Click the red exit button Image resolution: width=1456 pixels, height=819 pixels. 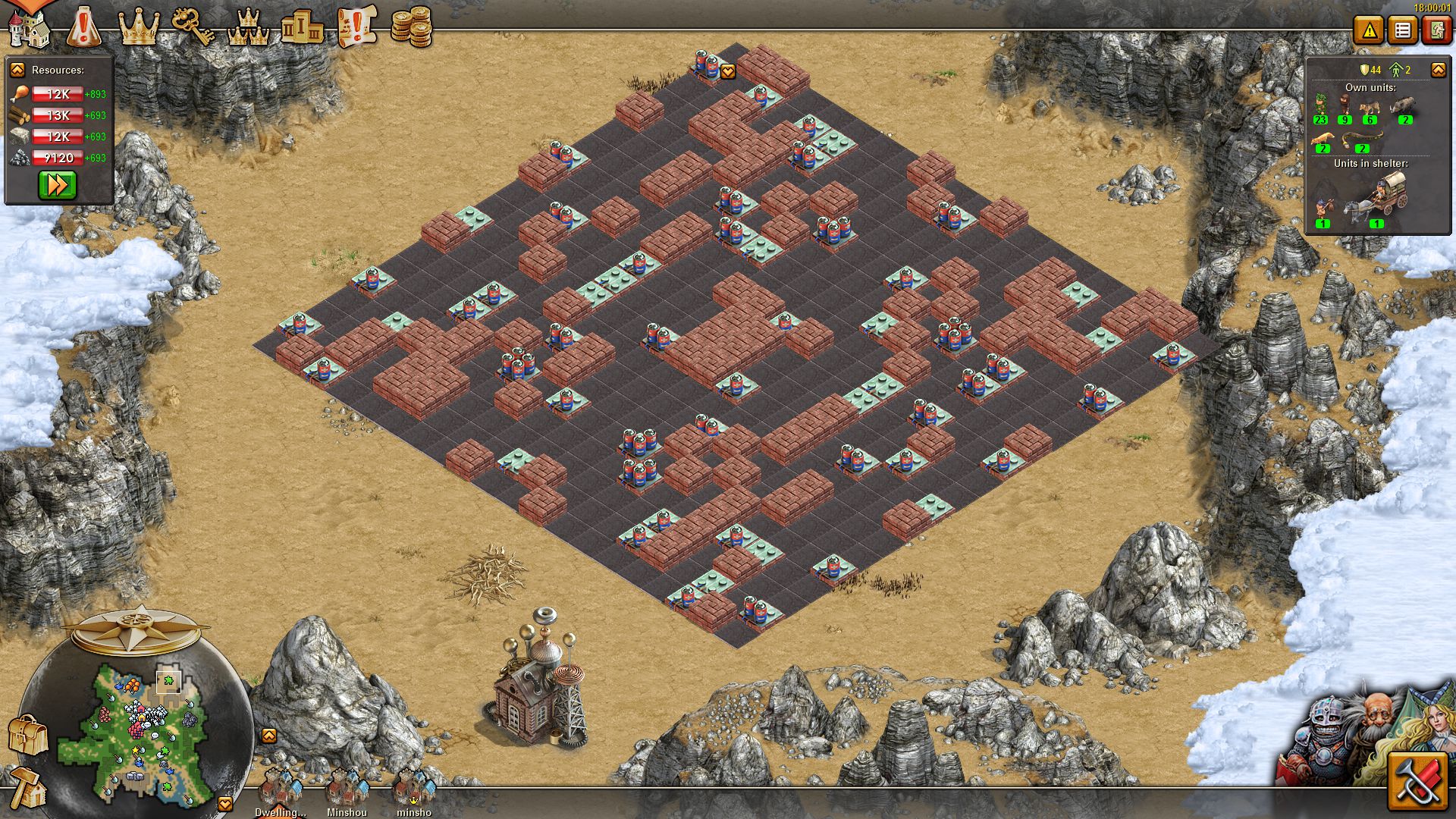(x=1436, y=31)
